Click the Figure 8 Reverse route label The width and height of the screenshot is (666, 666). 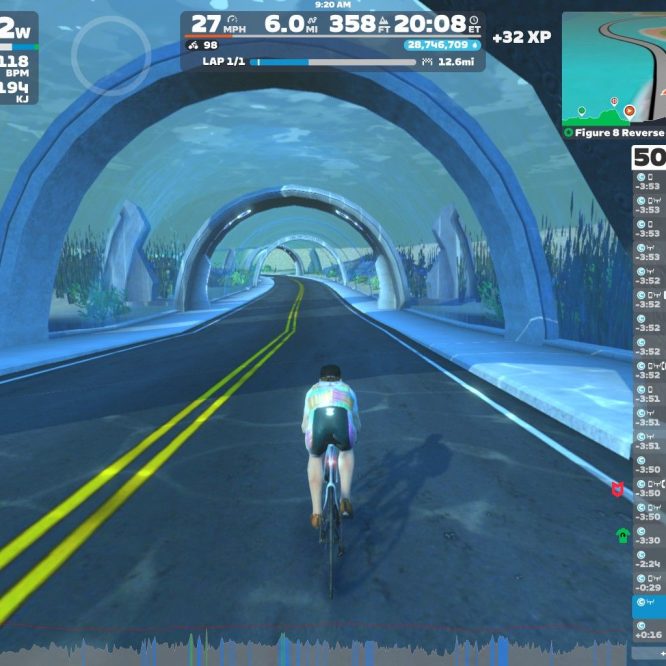[x=614, y=132]
